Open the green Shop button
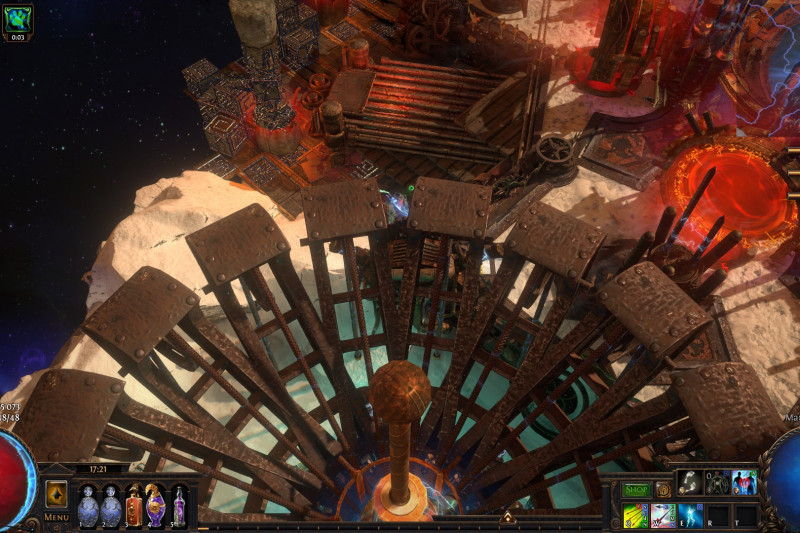 [x=637, y=490]
